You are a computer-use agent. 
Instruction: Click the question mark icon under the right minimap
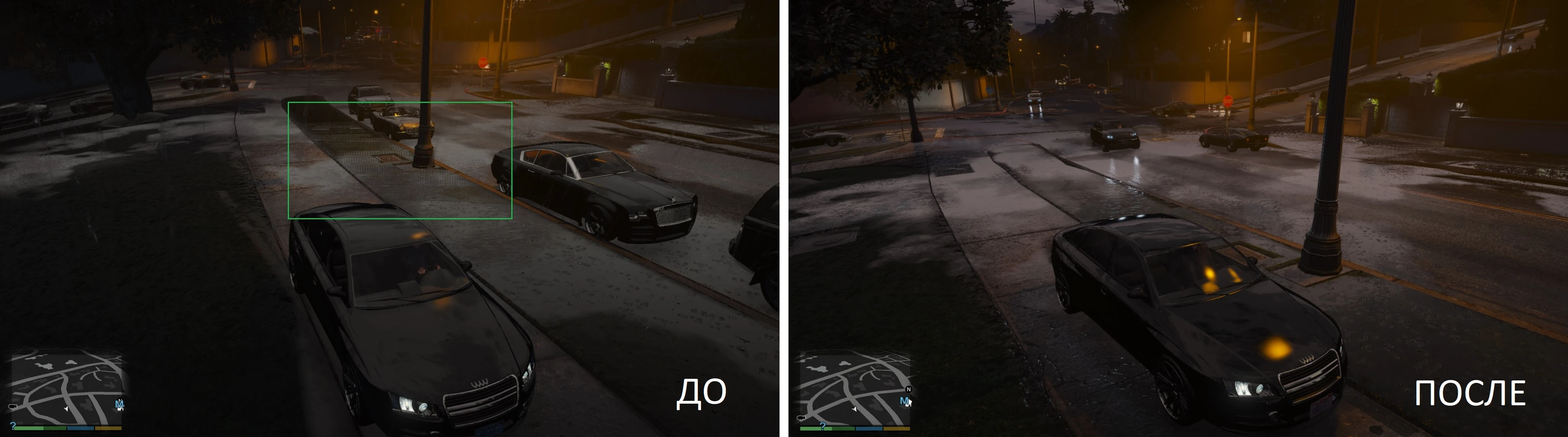823,426
